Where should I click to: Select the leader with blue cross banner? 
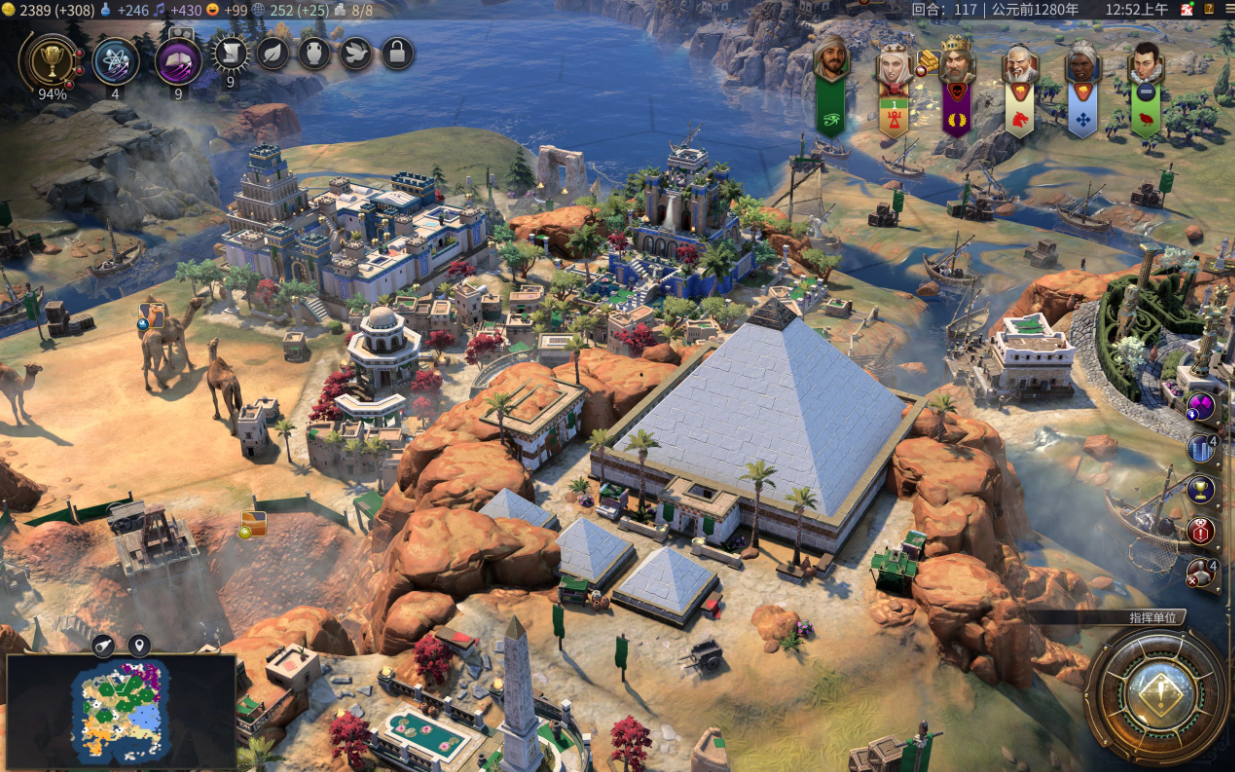click(1082, 64)
